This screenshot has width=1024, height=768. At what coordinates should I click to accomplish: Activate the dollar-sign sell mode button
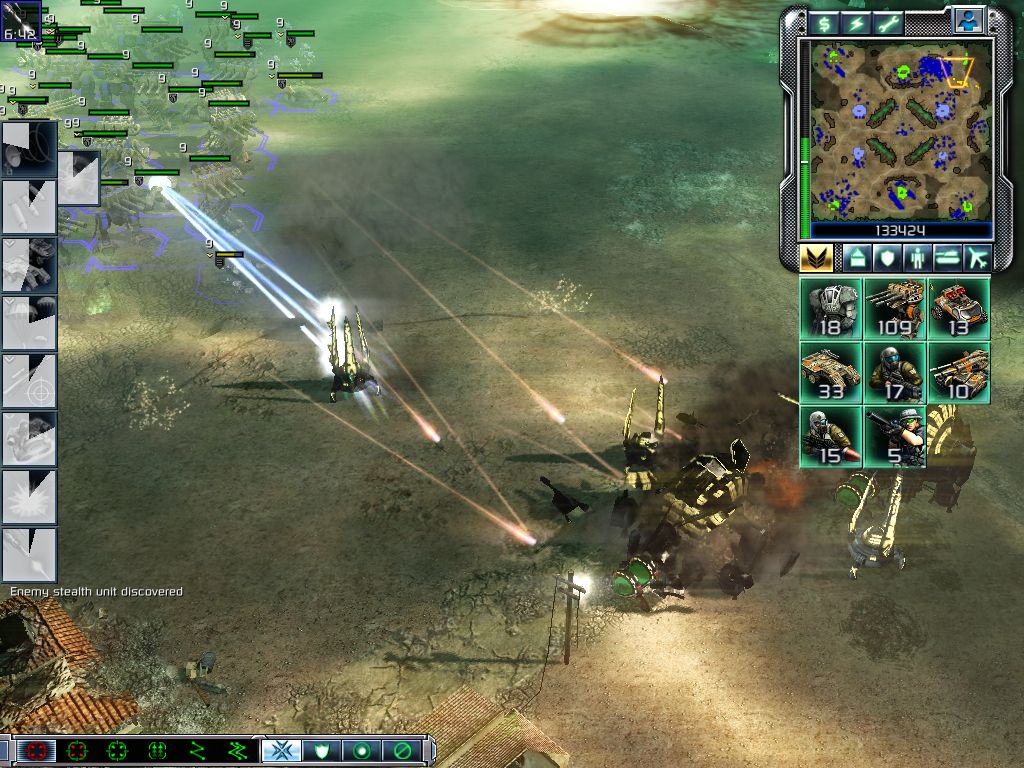coord(824,23)
